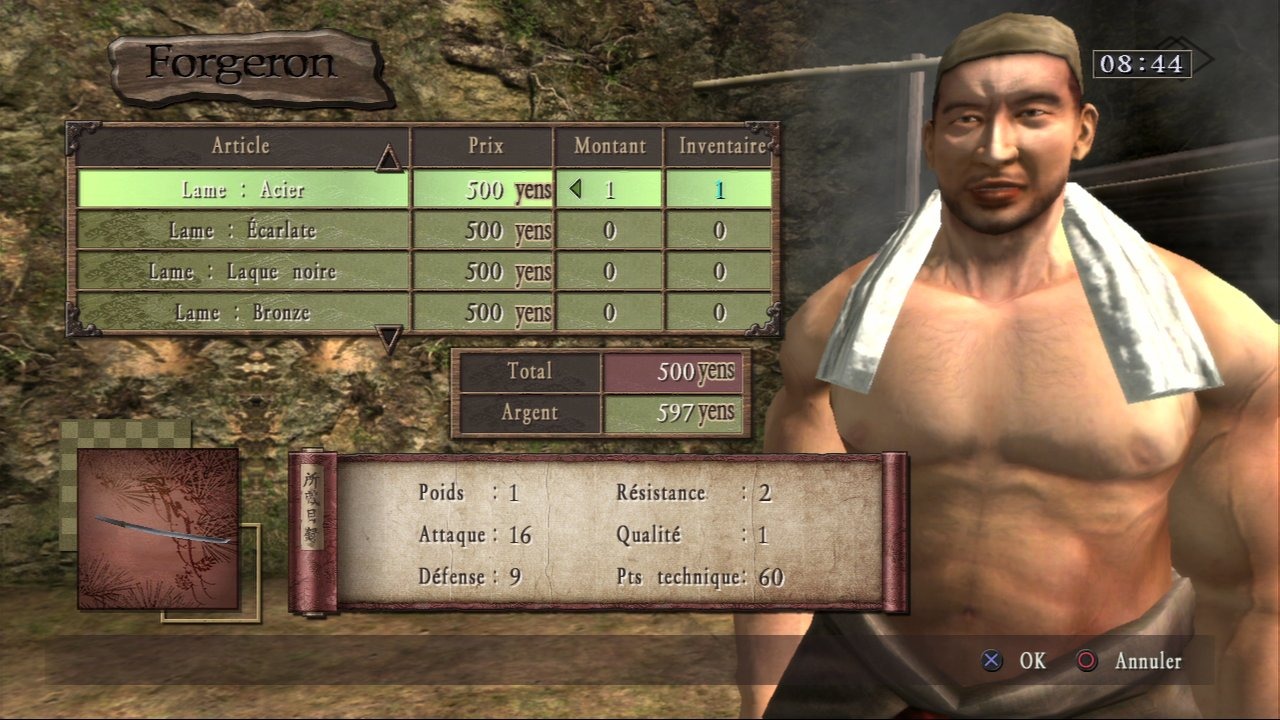This screenshot has height=720, width=1280.
Task: Choose the Lame : Écarlate item
Action: click(x=243, y=231)
